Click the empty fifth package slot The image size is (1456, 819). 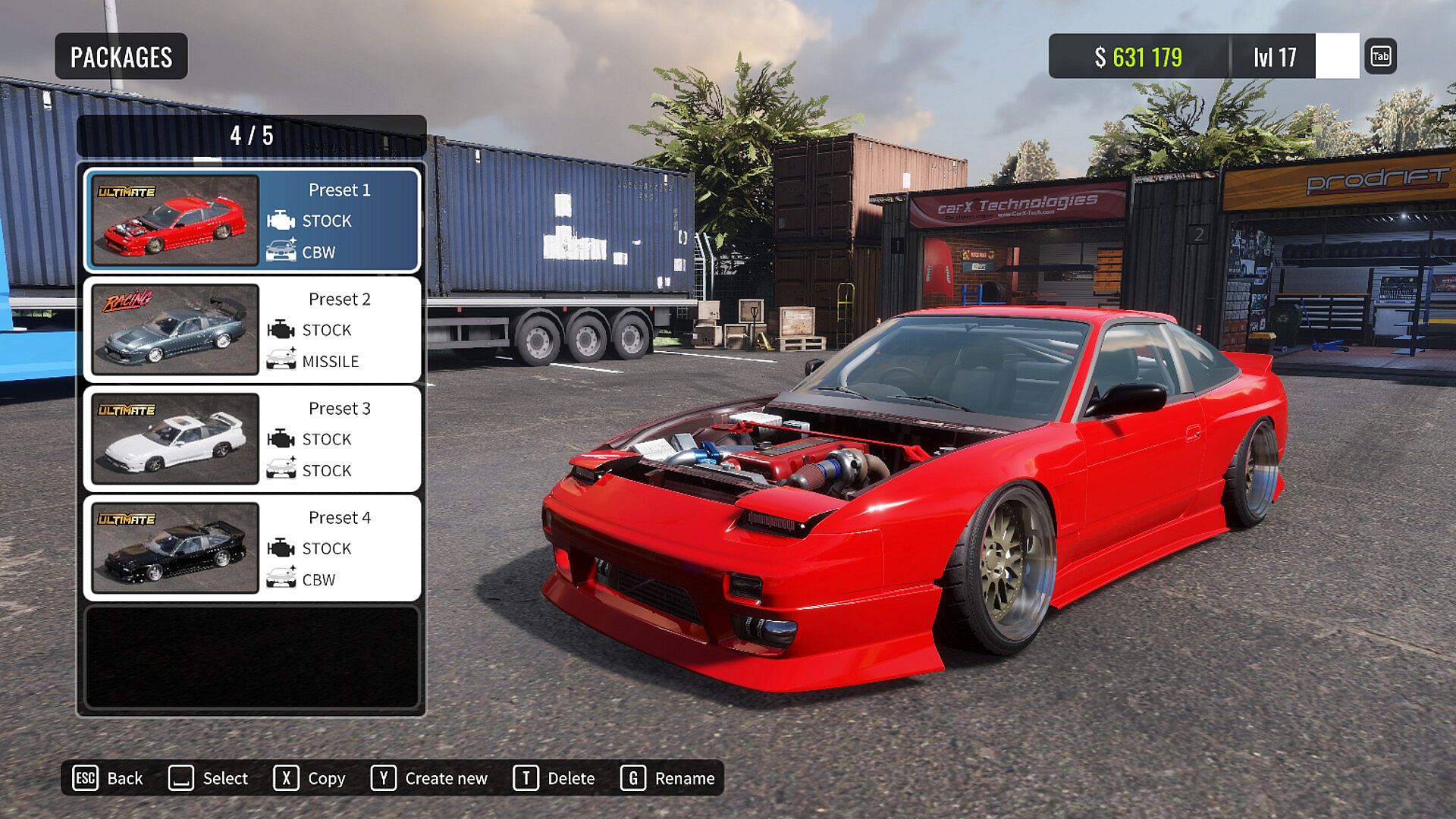click(252, 657)
